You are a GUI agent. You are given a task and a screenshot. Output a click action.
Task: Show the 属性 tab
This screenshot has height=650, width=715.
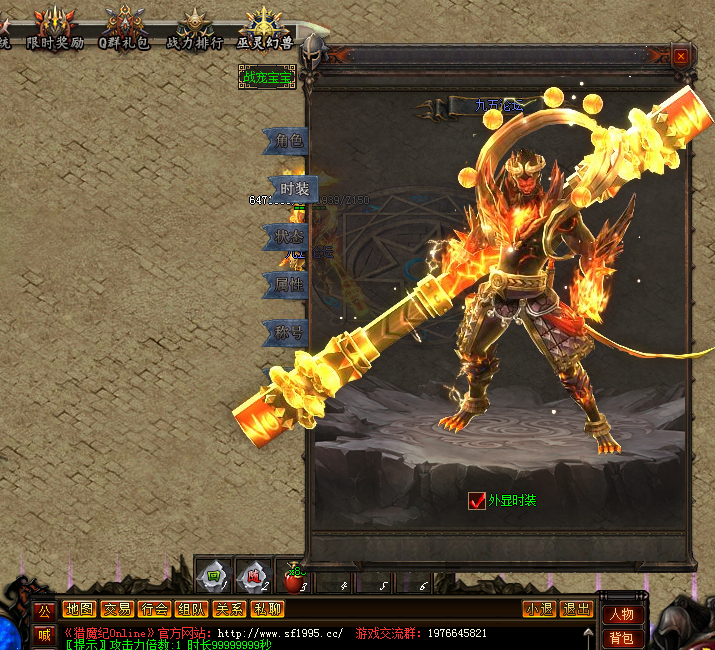[289, 285]
